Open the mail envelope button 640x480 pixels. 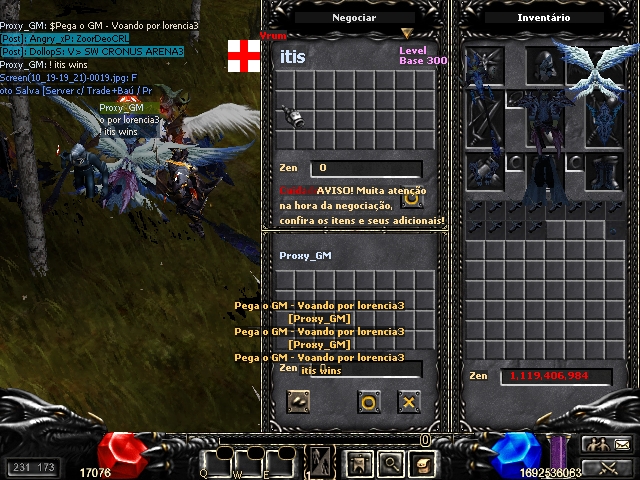point(621,445)
